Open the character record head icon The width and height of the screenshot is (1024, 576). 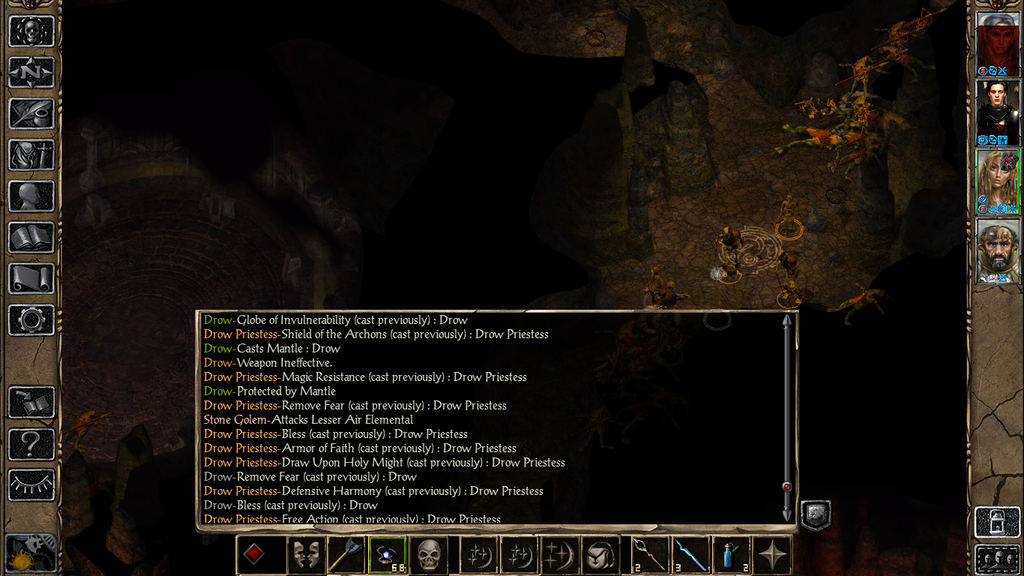31,196
